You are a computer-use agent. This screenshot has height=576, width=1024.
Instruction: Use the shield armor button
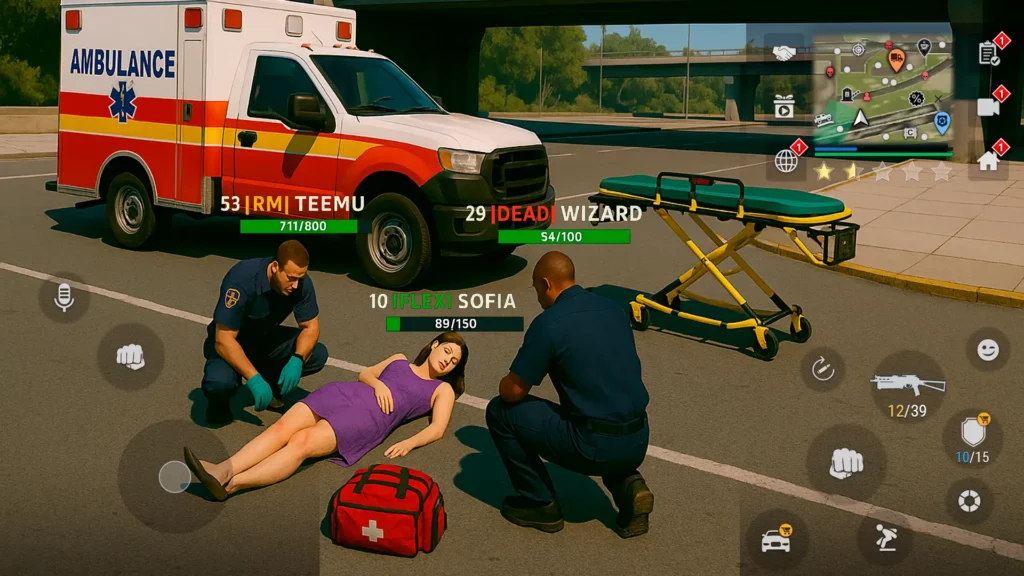pyautogui.click(x=972, y=432)
